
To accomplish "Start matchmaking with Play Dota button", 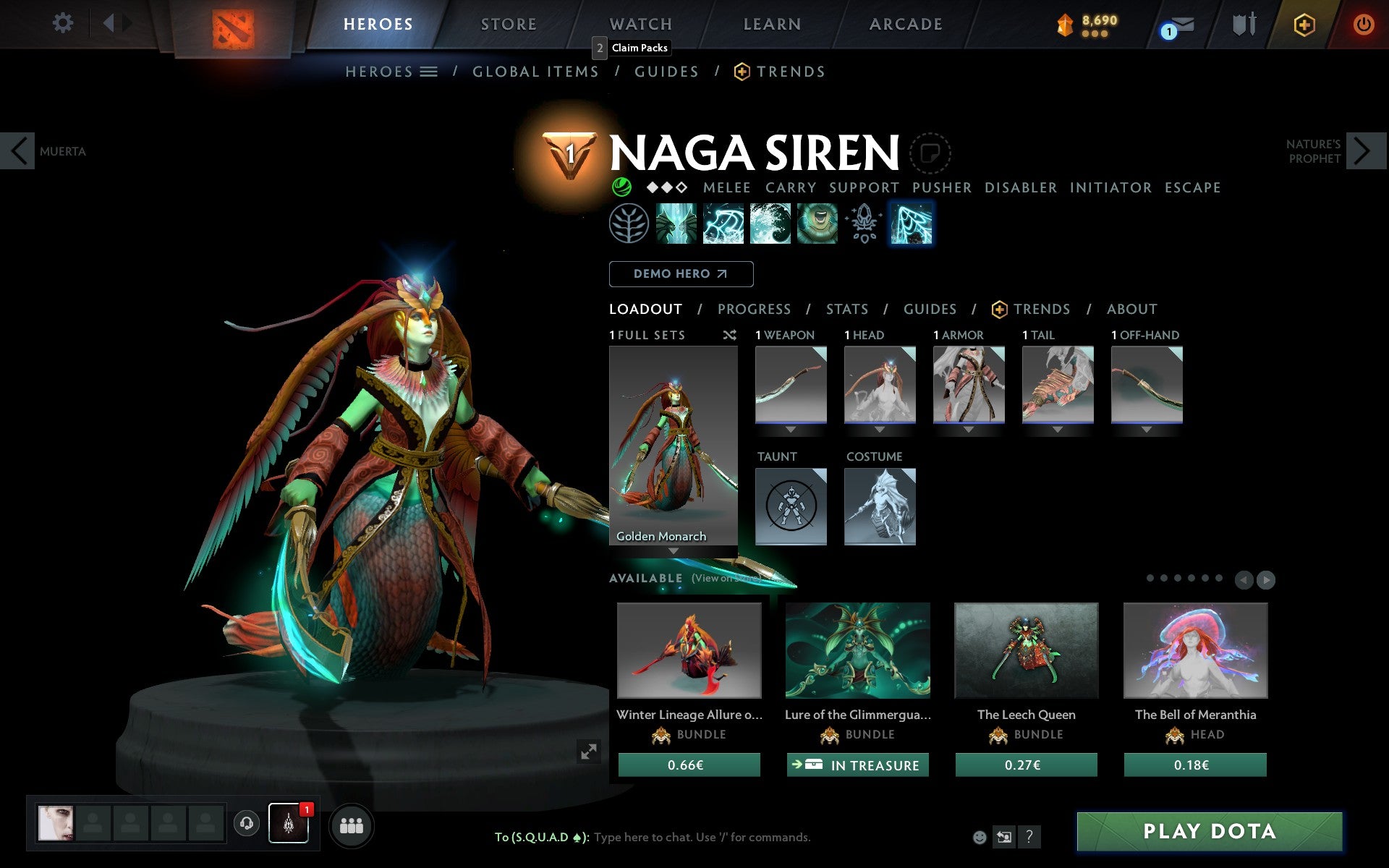I will pyautogui.click(x=1209, y=831).
